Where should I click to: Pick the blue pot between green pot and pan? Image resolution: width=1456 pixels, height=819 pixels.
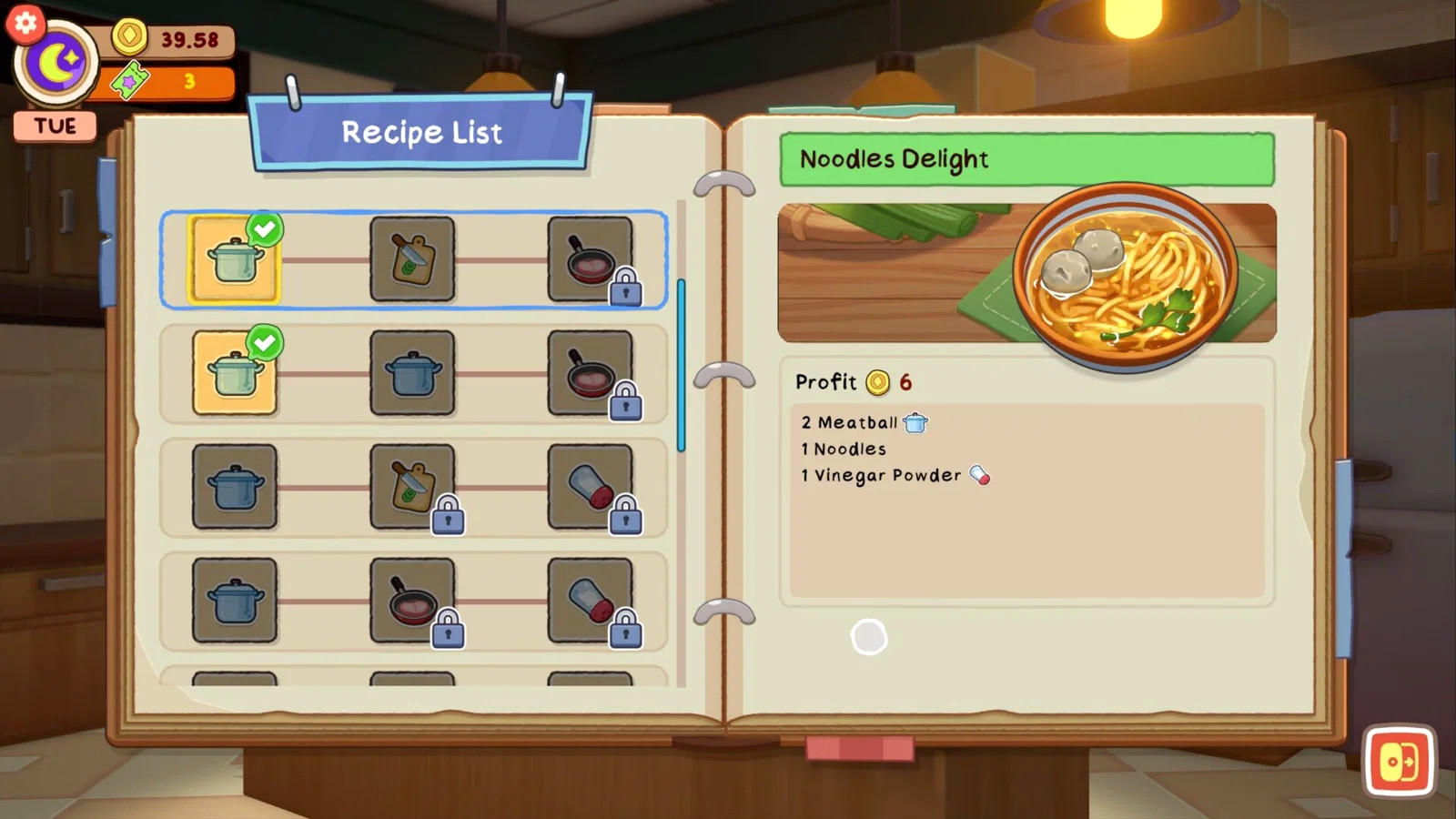(412, 373)
